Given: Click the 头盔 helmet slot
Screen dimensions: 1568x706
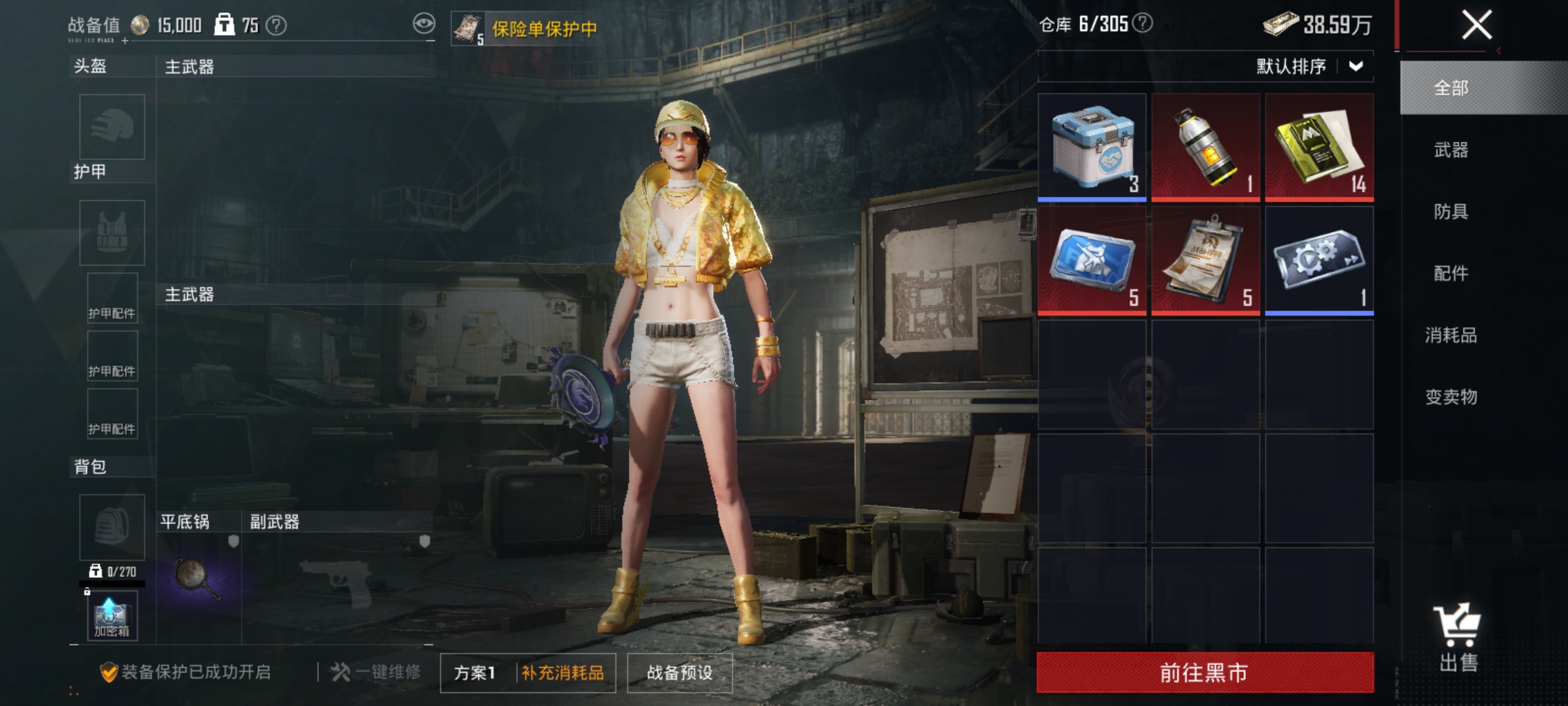Looking at the screenshot, I should 111,127.
